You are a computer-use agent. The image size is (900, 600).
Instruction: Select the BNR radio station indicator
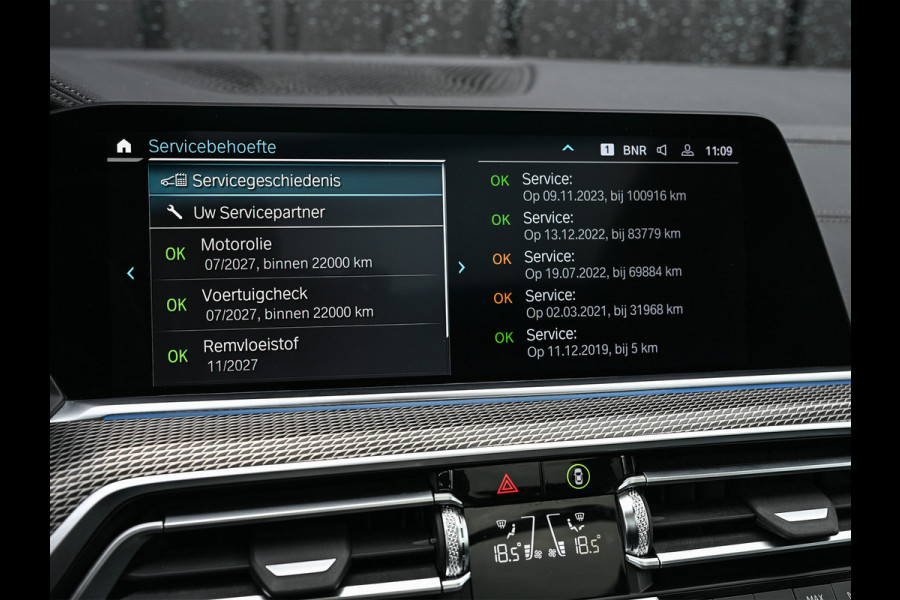(x=634, y=150)
